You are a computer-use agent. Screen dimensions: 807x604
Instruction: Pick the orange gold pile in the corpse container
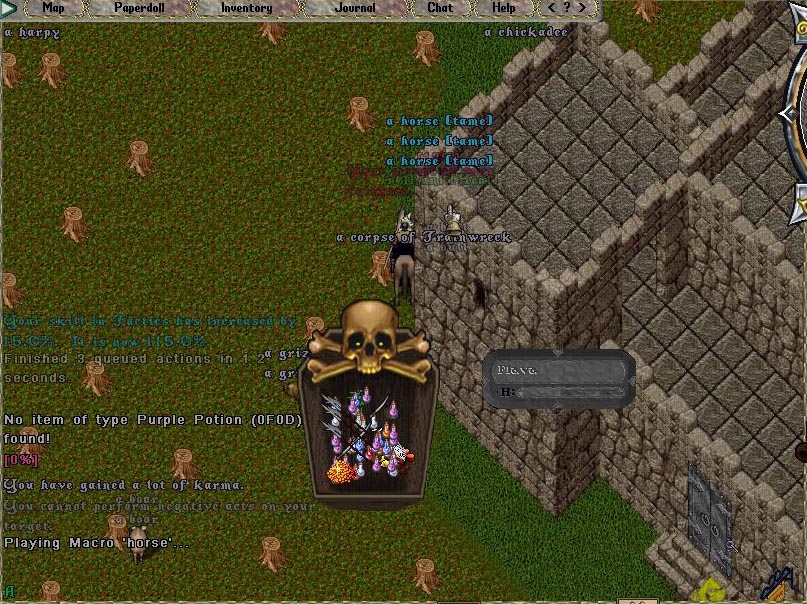[342, 467]
